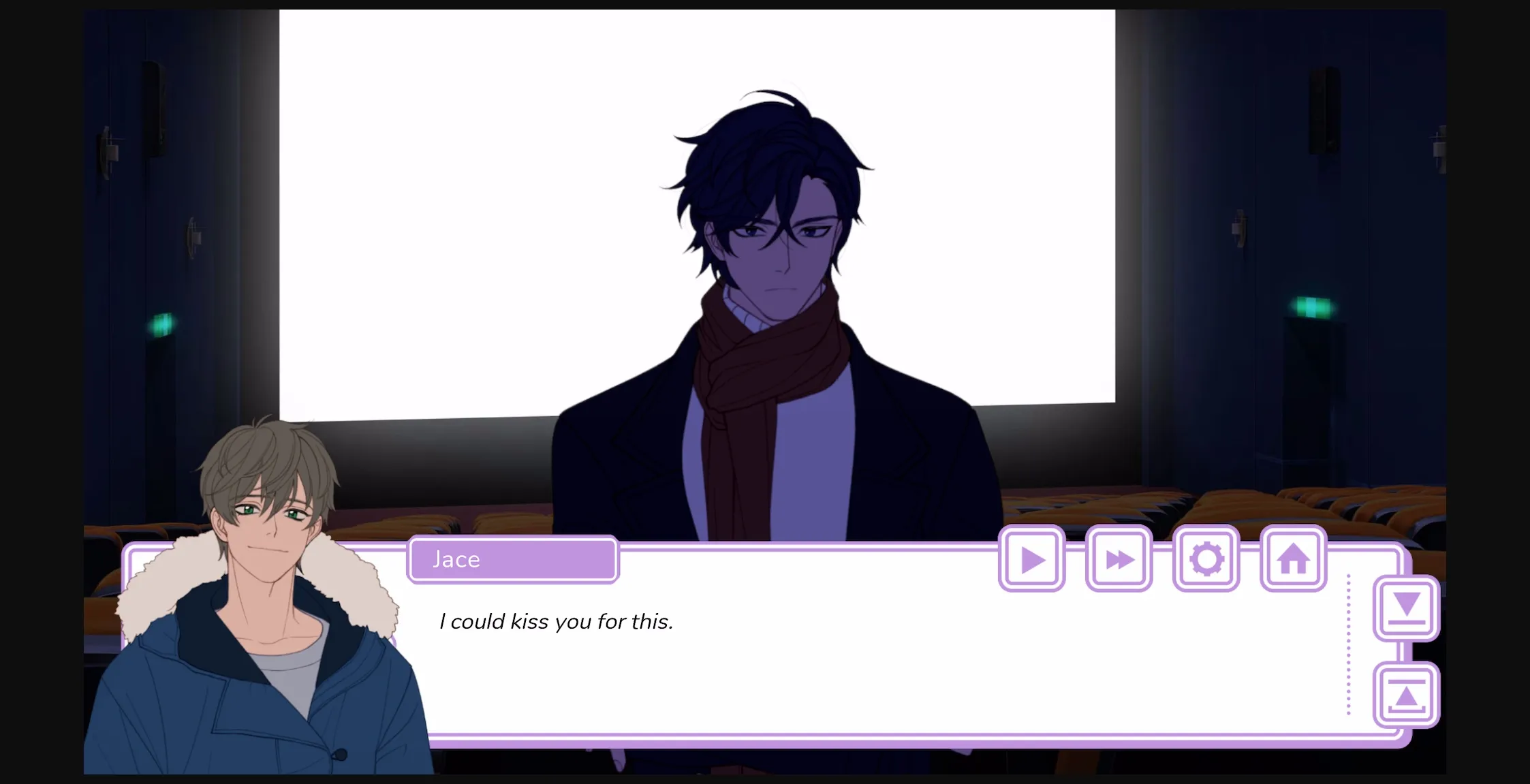Viewport: 1530px width, 784px height.
Task: Activate skip mode via fast-forward icon
Action: tap(1119, 559)
